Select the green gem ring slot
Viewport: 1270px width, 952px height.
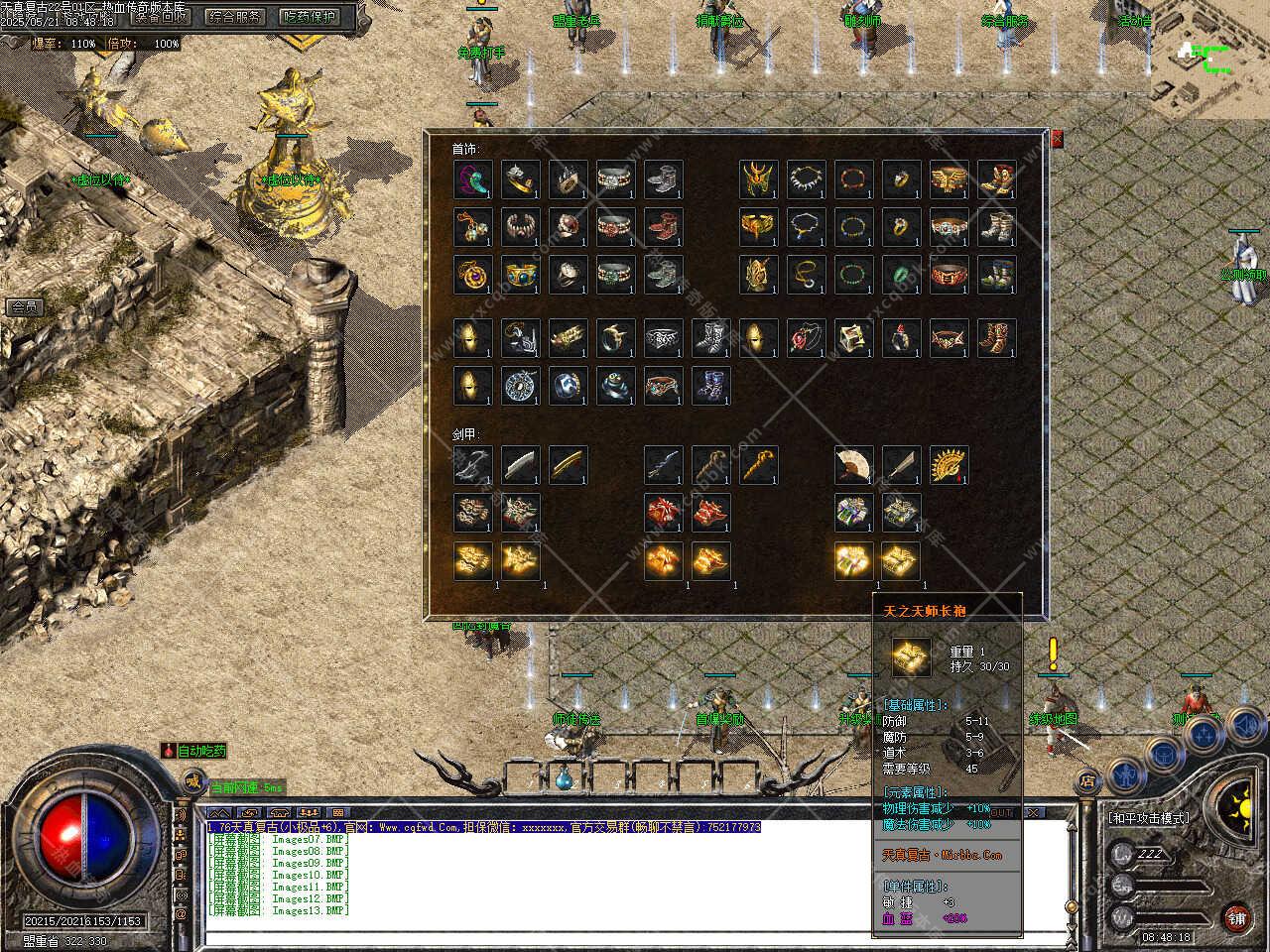click(901, 275)
